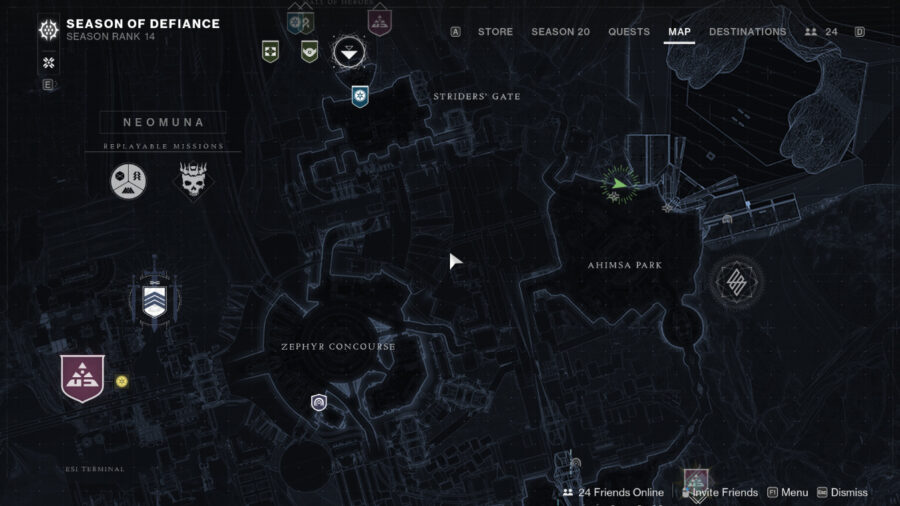900x506 pixels.
Task: Open the large maroon shield mission marker
Action: [82, 379]
